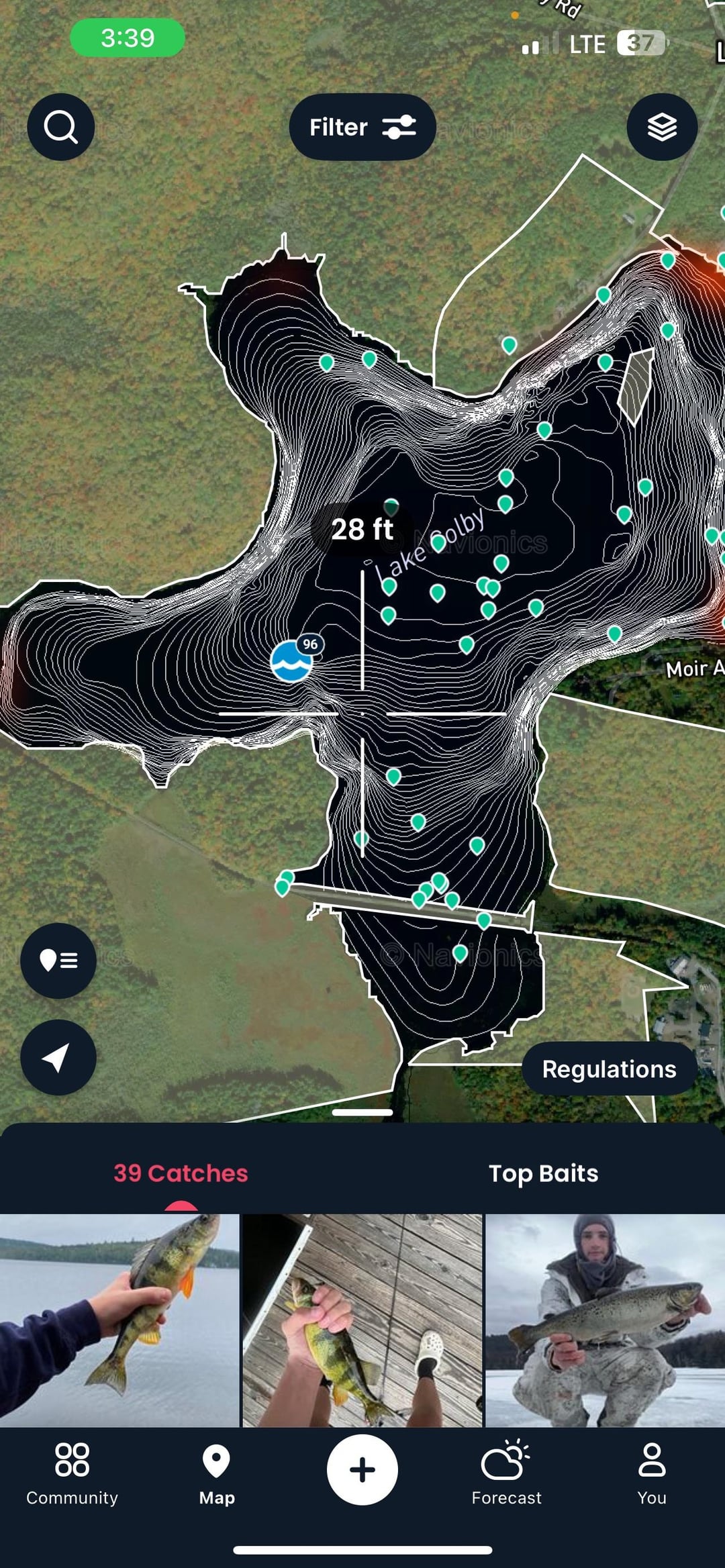The height and width of the screenshot is (1568, 725).
Task: Open the perch held over water photo
Action: pyautogui.click(x=119, y=1320)
